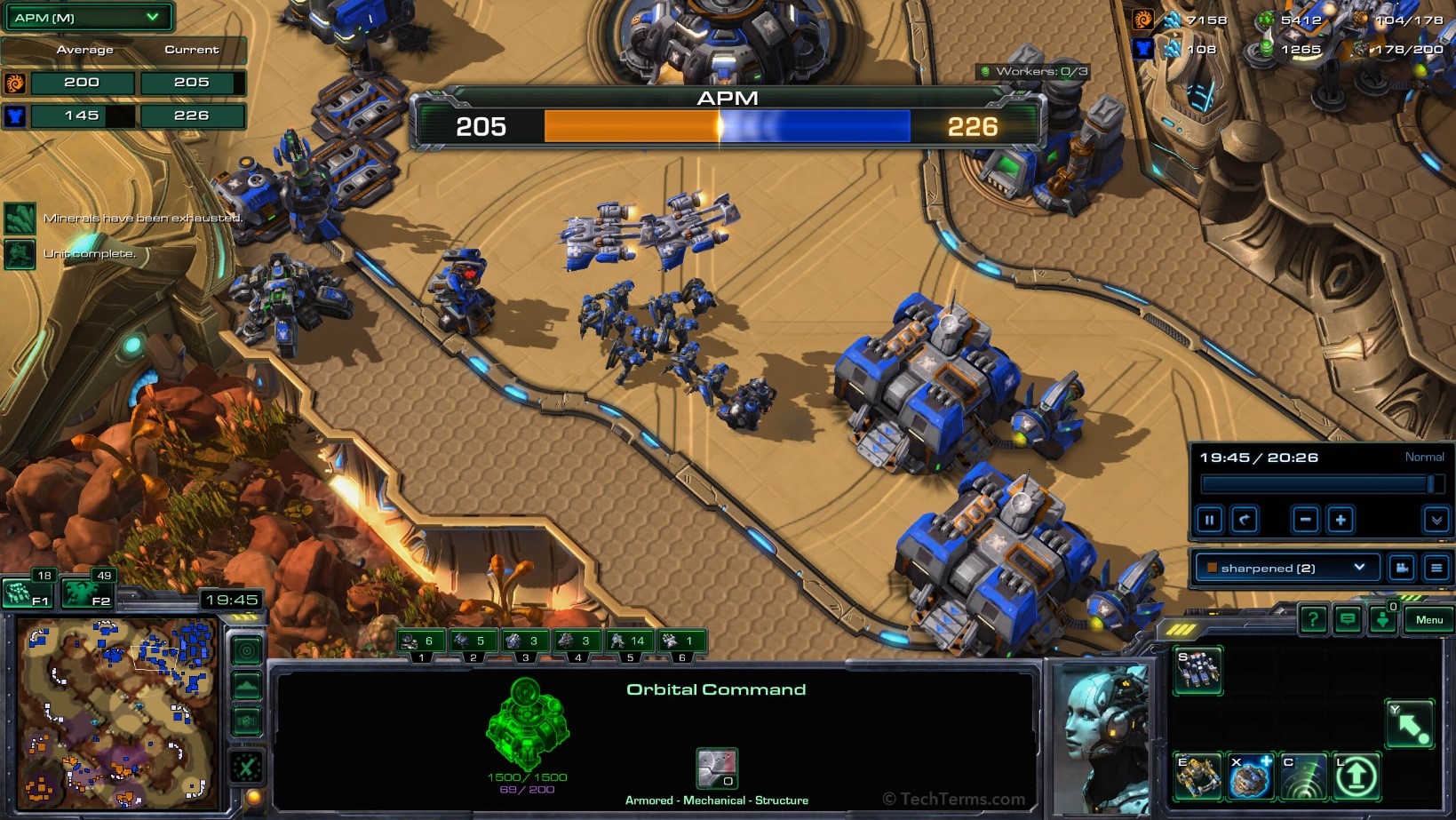Open the help question mark button
Image resolution: width=1456 pixels, height=820 pixels.
(x=1313, y=619)
